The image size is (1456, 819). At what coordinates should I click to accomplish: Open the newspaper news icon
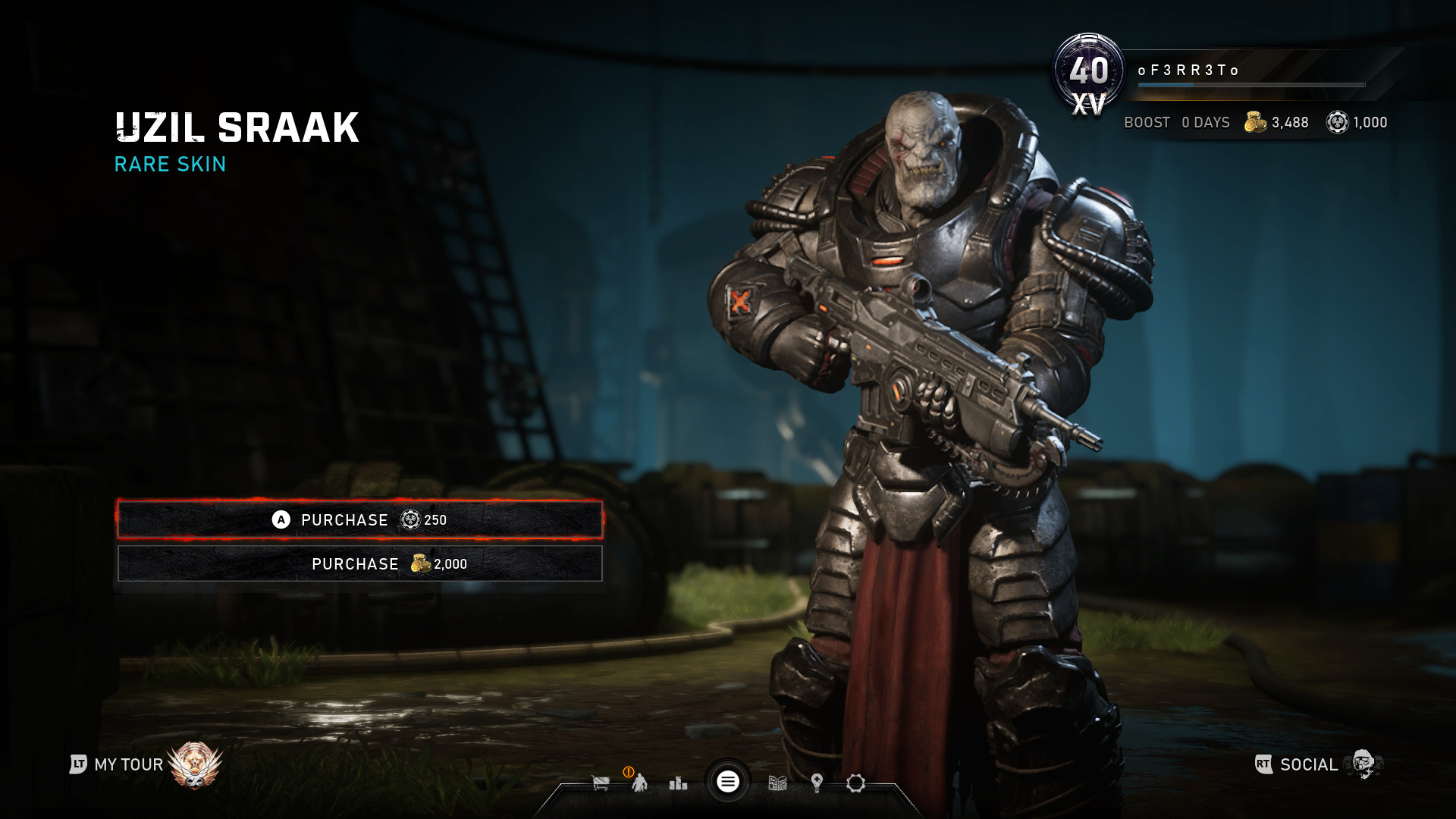777,783
